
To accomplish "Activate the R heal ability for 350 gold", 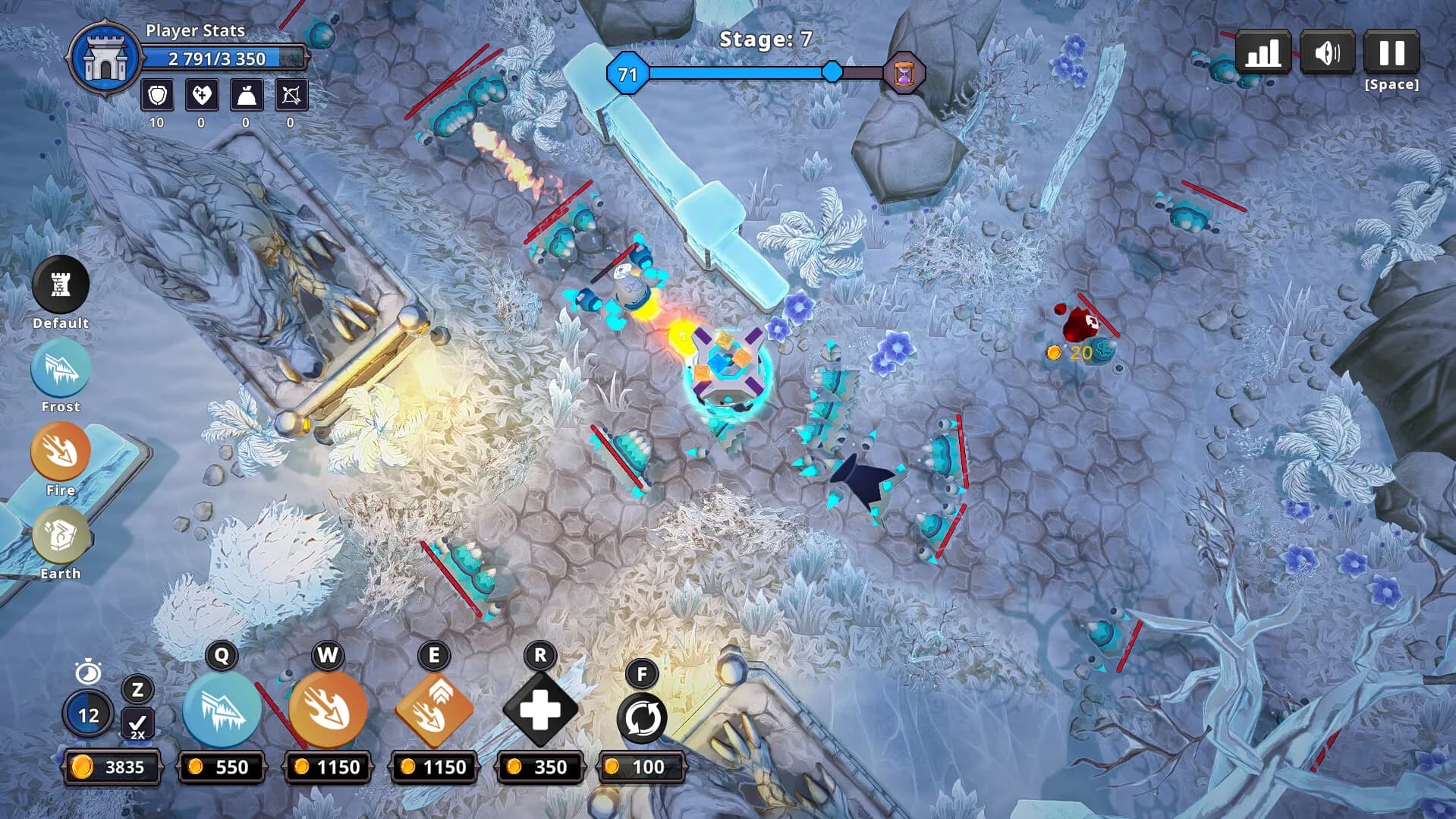I will [x=540, y=712].
